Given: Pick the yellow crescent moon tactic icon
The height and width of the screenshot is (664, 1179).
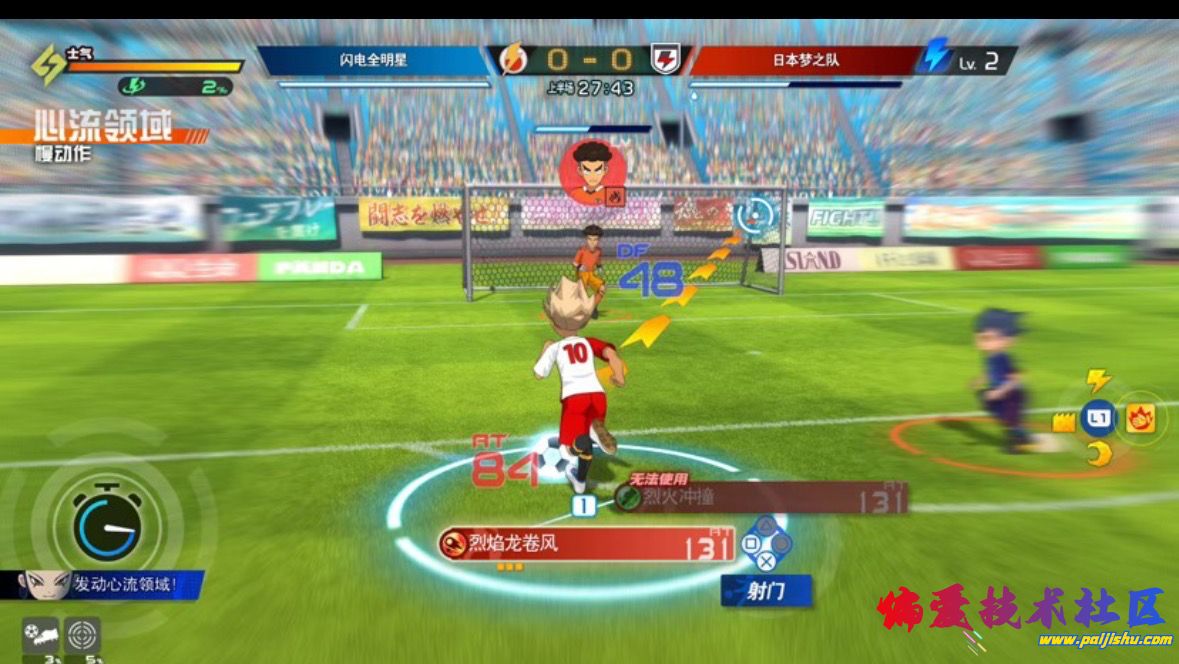Looking at the screenshot, I should pos(1099,455).
